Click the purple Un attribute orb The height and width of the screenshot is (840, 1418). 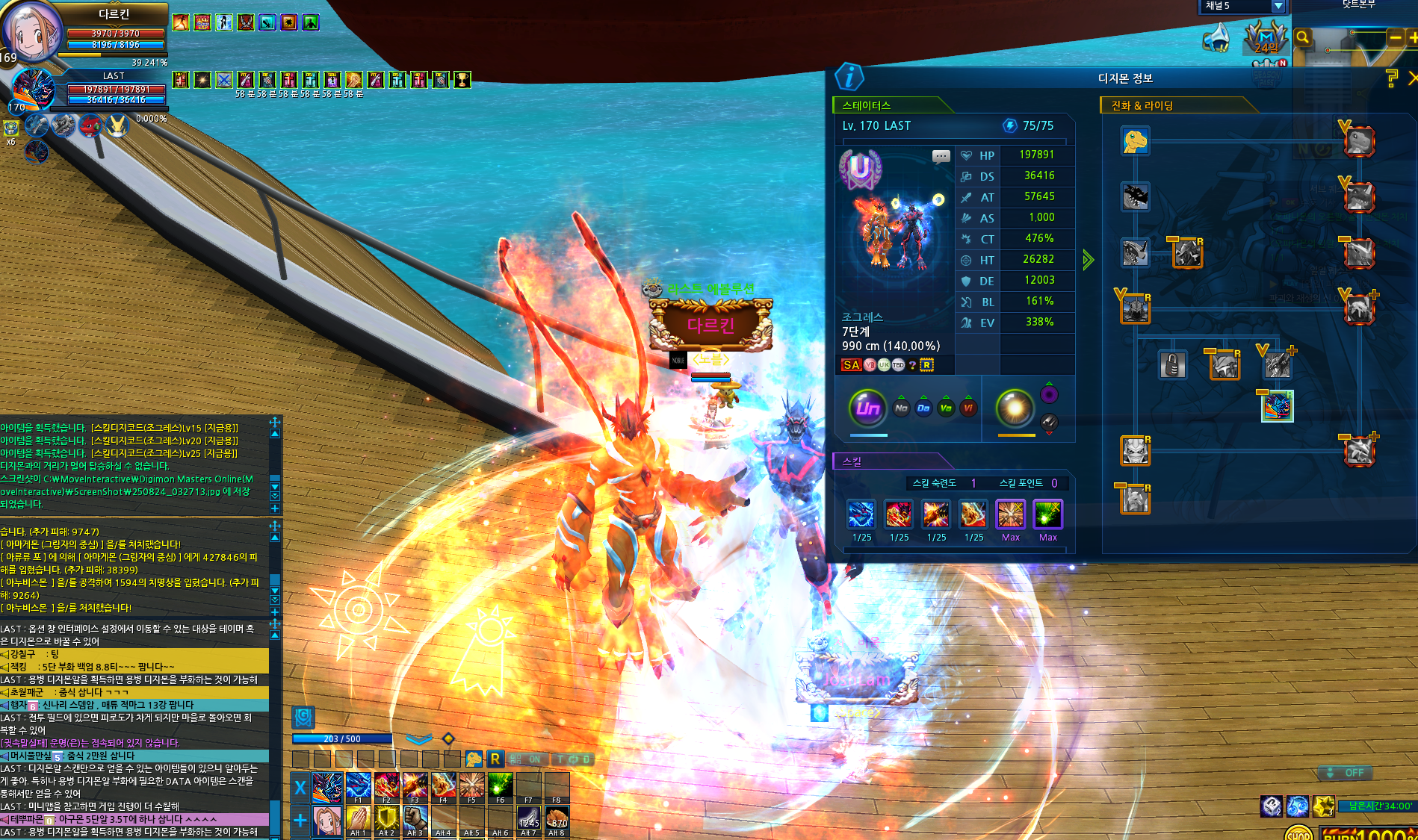pos(867,408)
